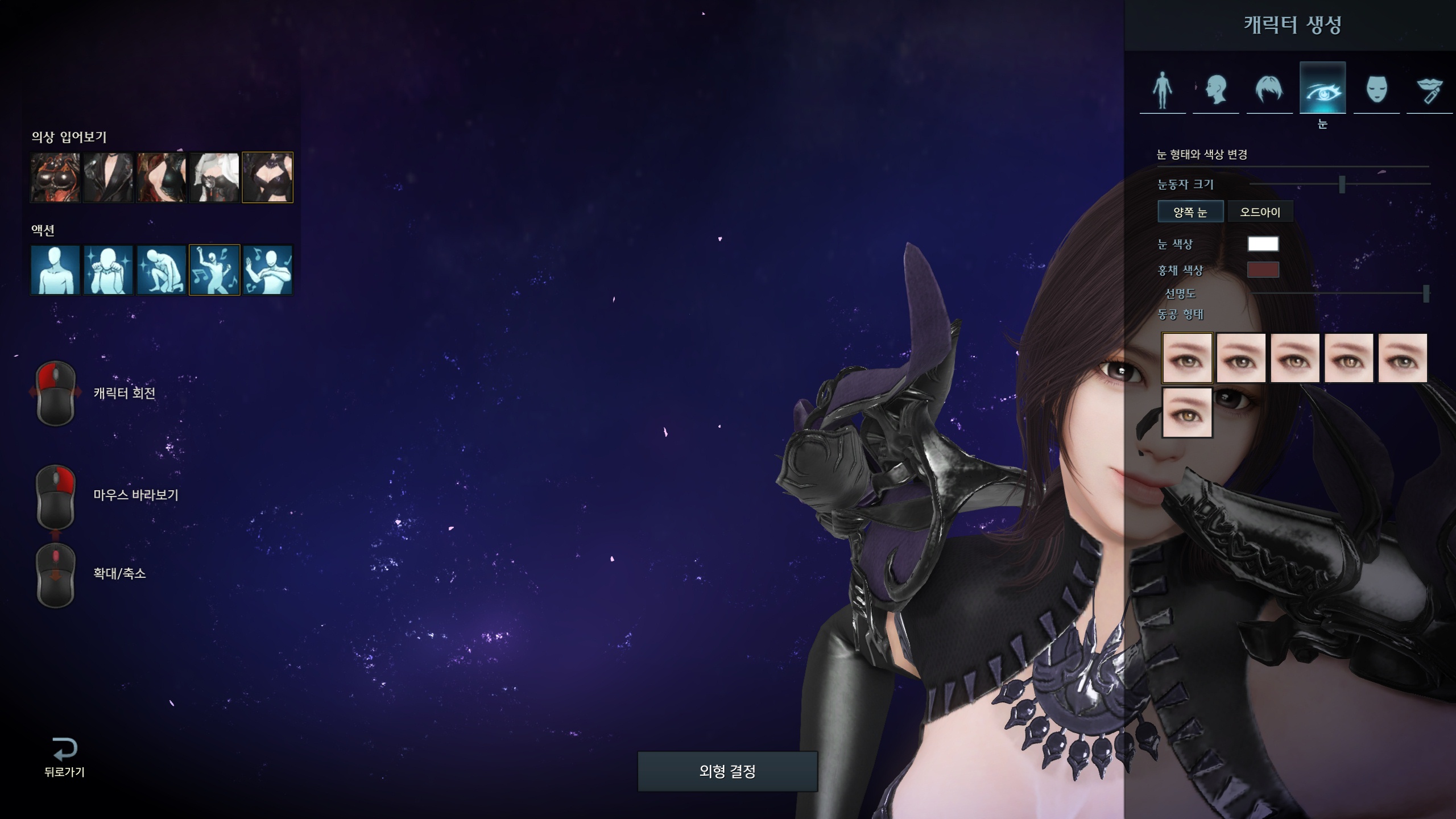Open the dark red 홍채 색상 swatch
Viewport: 1456px width, 819px height.
pyautogui.click(x=1263, y=270)
